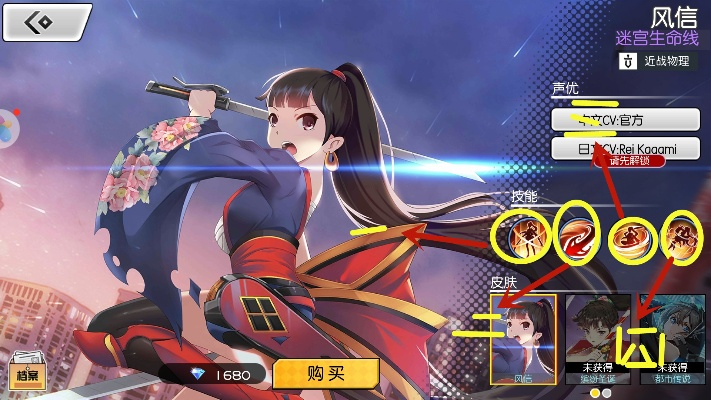Open the colorful floating overlay bubble
Viewport: 711px width, 400px height.
click(6, 128)
